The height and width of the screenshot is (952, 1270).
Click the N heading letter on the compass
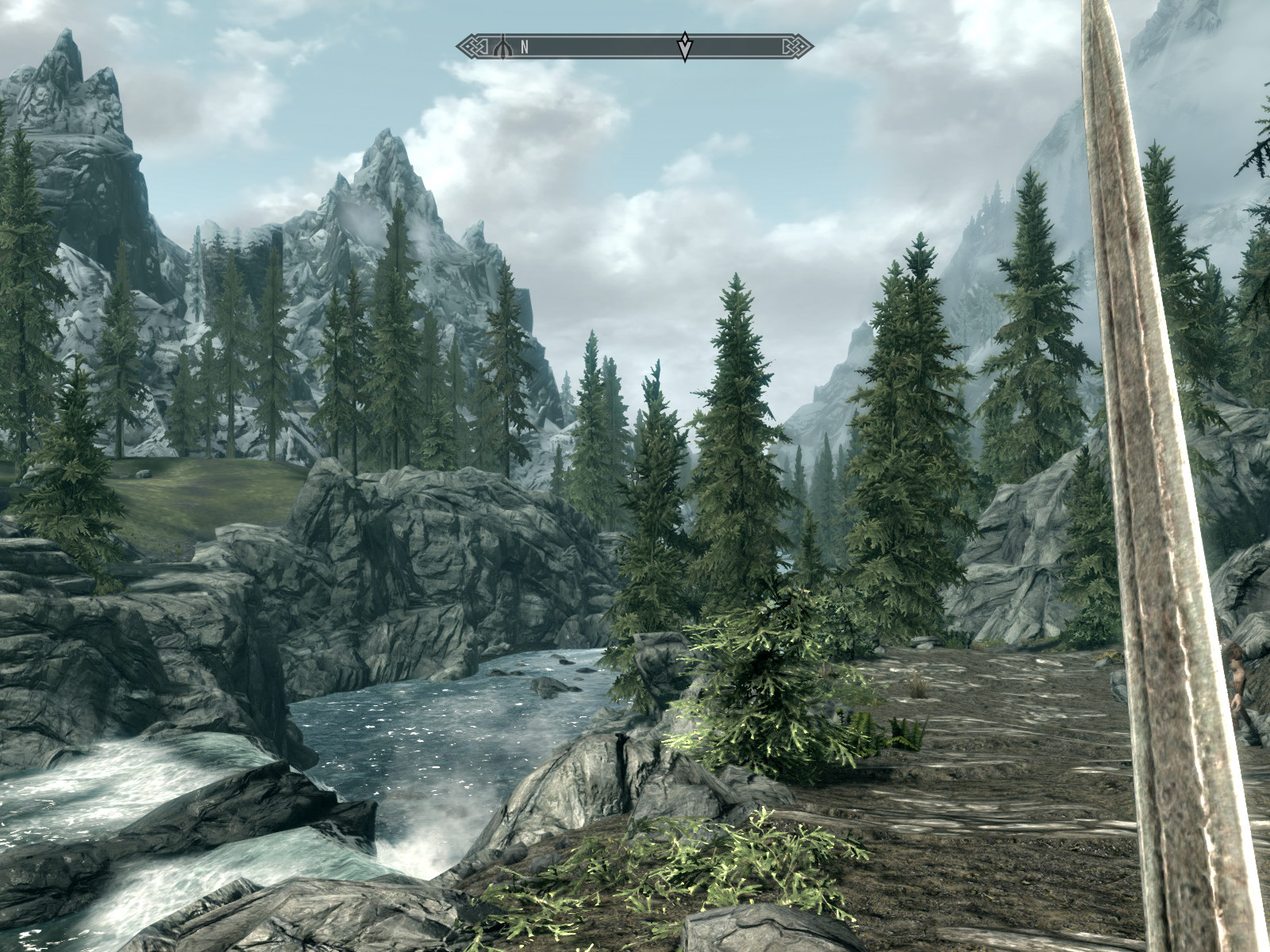(x=525, y=48)
